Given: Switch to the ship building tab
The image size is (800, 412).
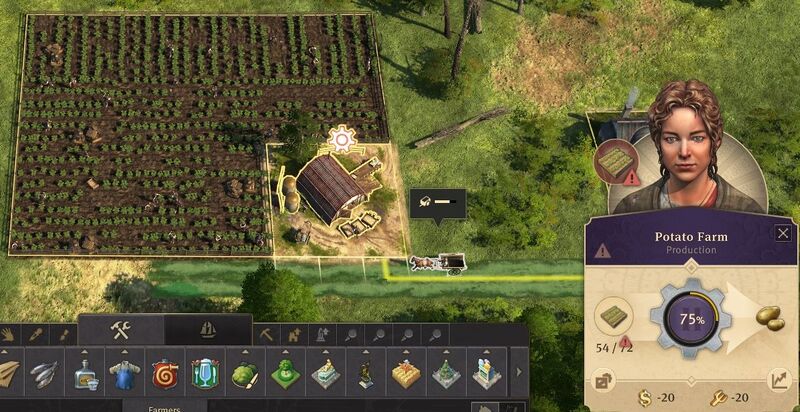Looking at the screenshot, I should click(x=208, y=331).
